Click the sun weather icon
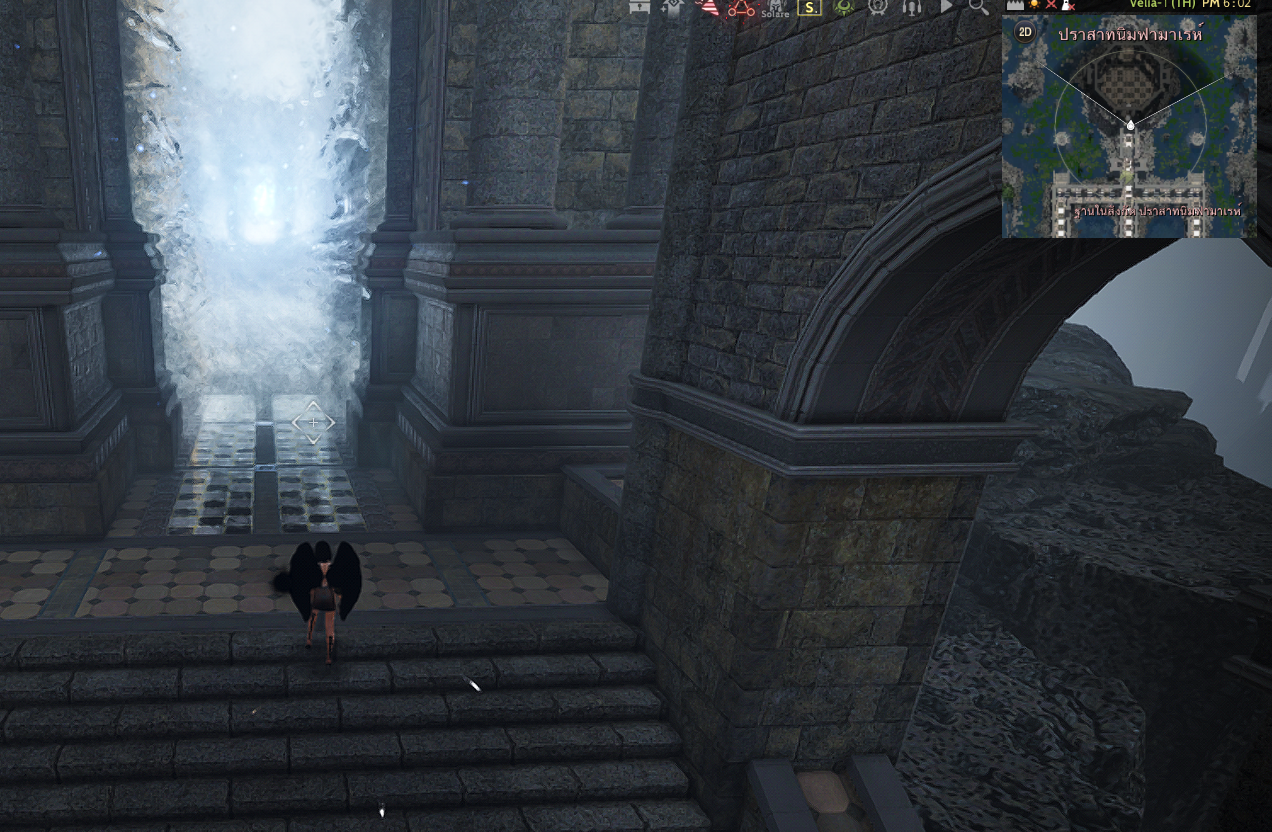 (x=1035, y=5)
